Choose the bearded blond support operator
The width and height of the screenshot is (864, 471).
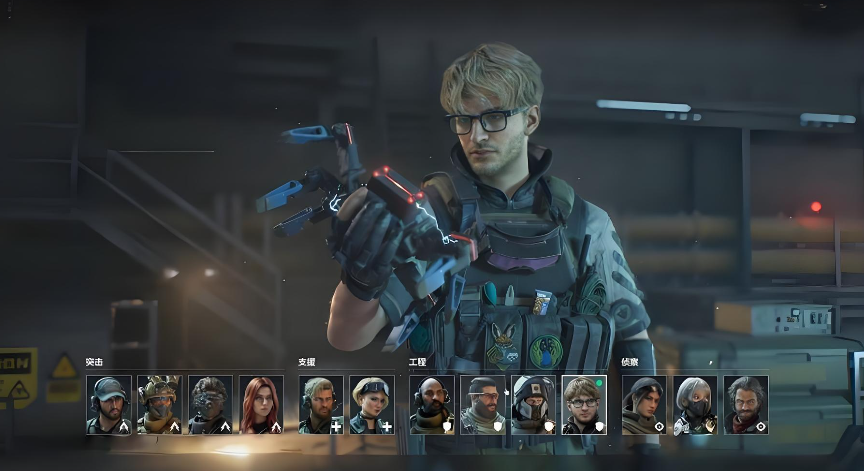coord(321,404)
